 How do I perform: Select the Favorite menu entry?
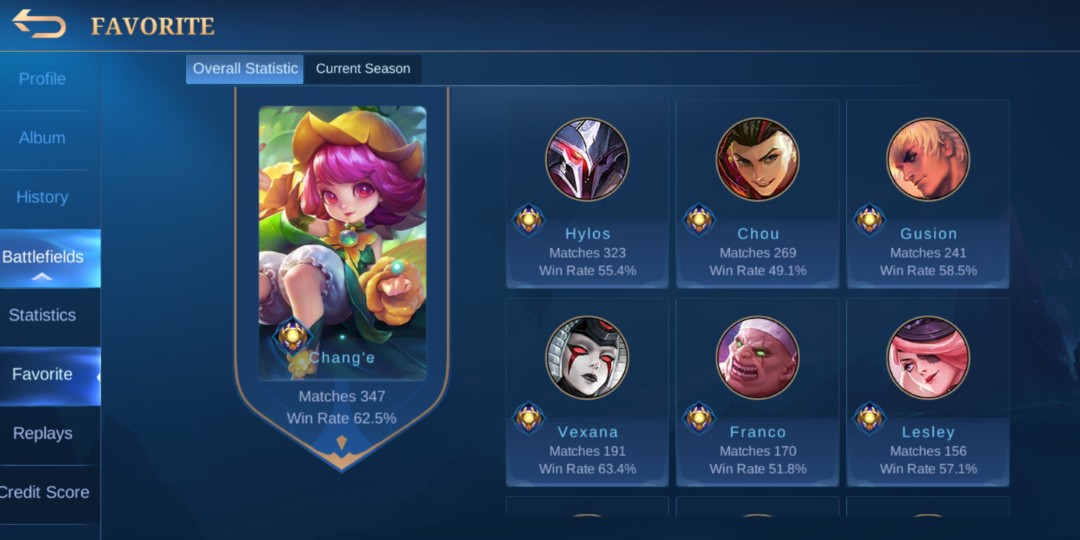[x=42, y=374]
